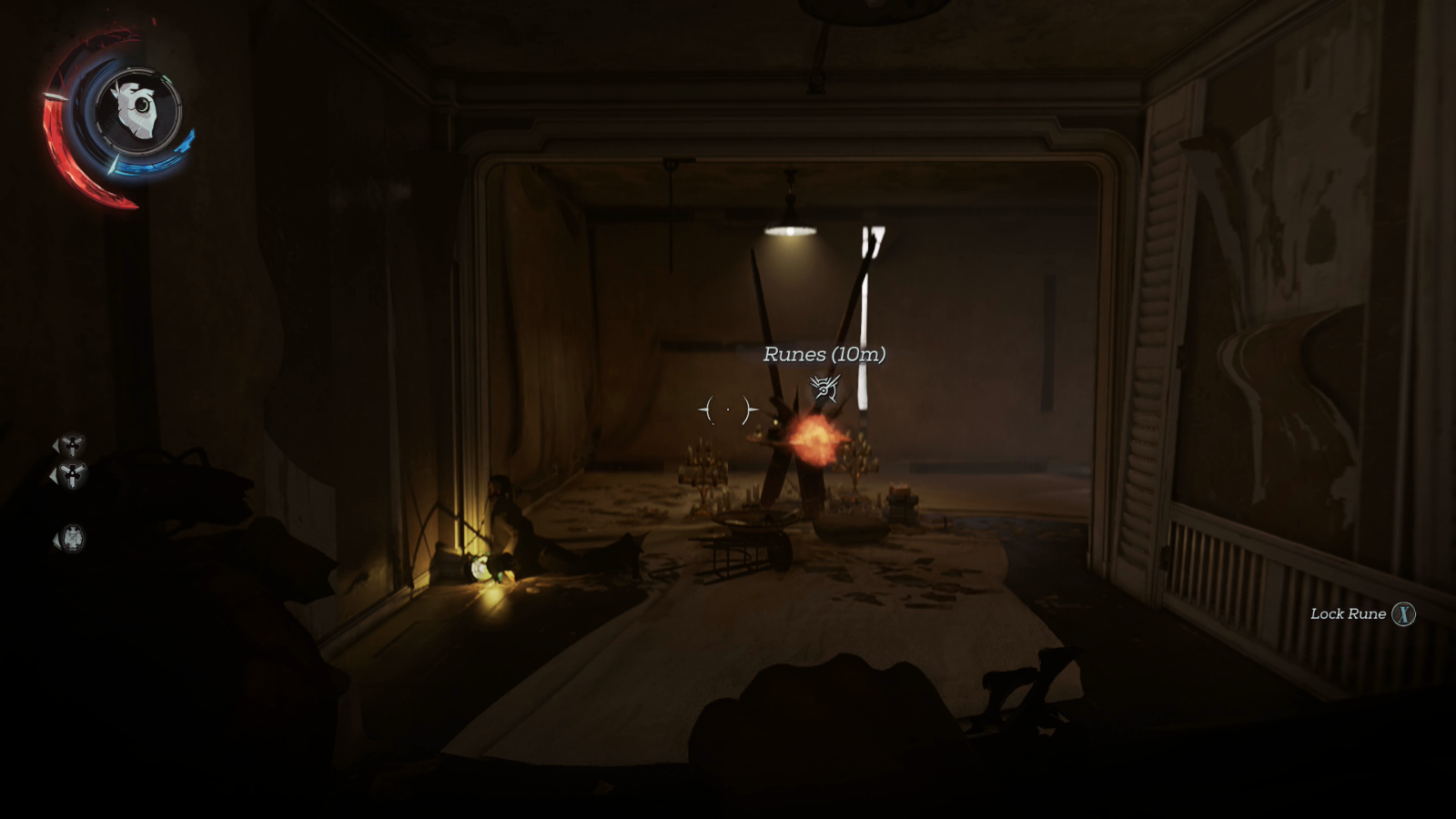1456x819 pixels.
Task: Expand the arrow next to the bonecharm icon
Action: 56,540
